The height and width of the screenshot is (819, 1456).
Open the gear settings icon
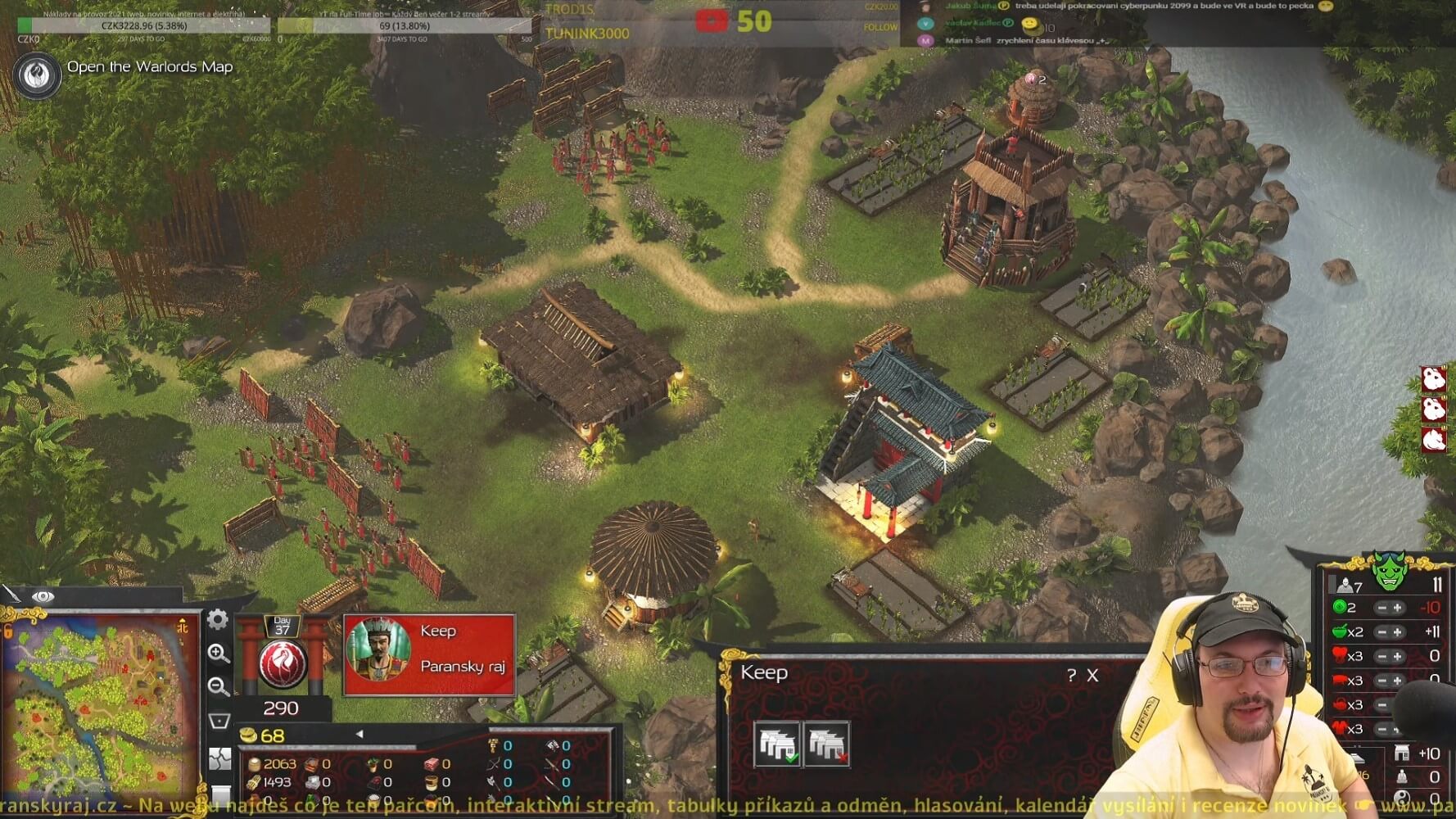point(217,619)
